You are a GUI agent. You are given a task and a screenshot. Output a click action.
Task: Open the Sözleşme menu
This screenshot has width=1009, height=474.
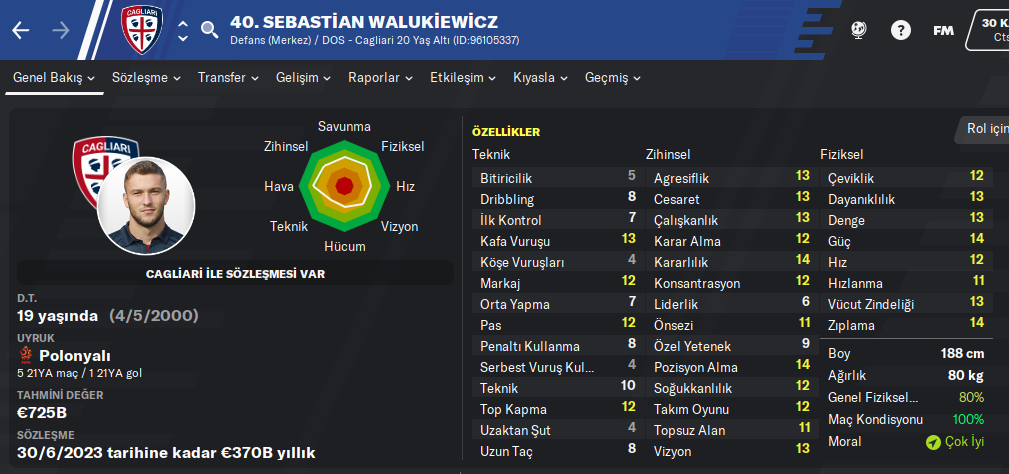146,78
